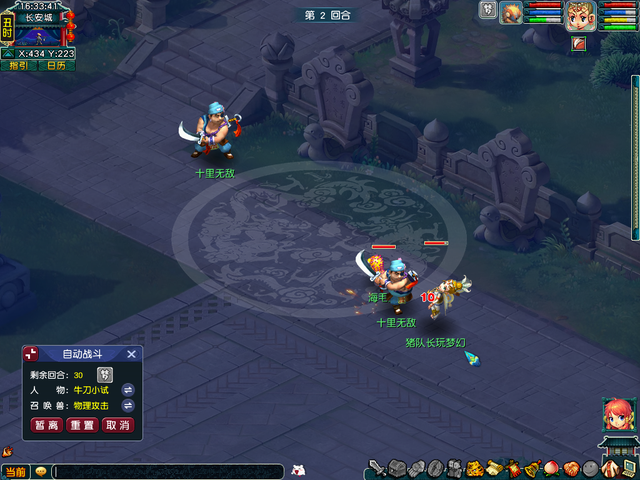The image size is (640, 480).
Task: Click the scroll icon in the toolbar
Action: (494, 468)
